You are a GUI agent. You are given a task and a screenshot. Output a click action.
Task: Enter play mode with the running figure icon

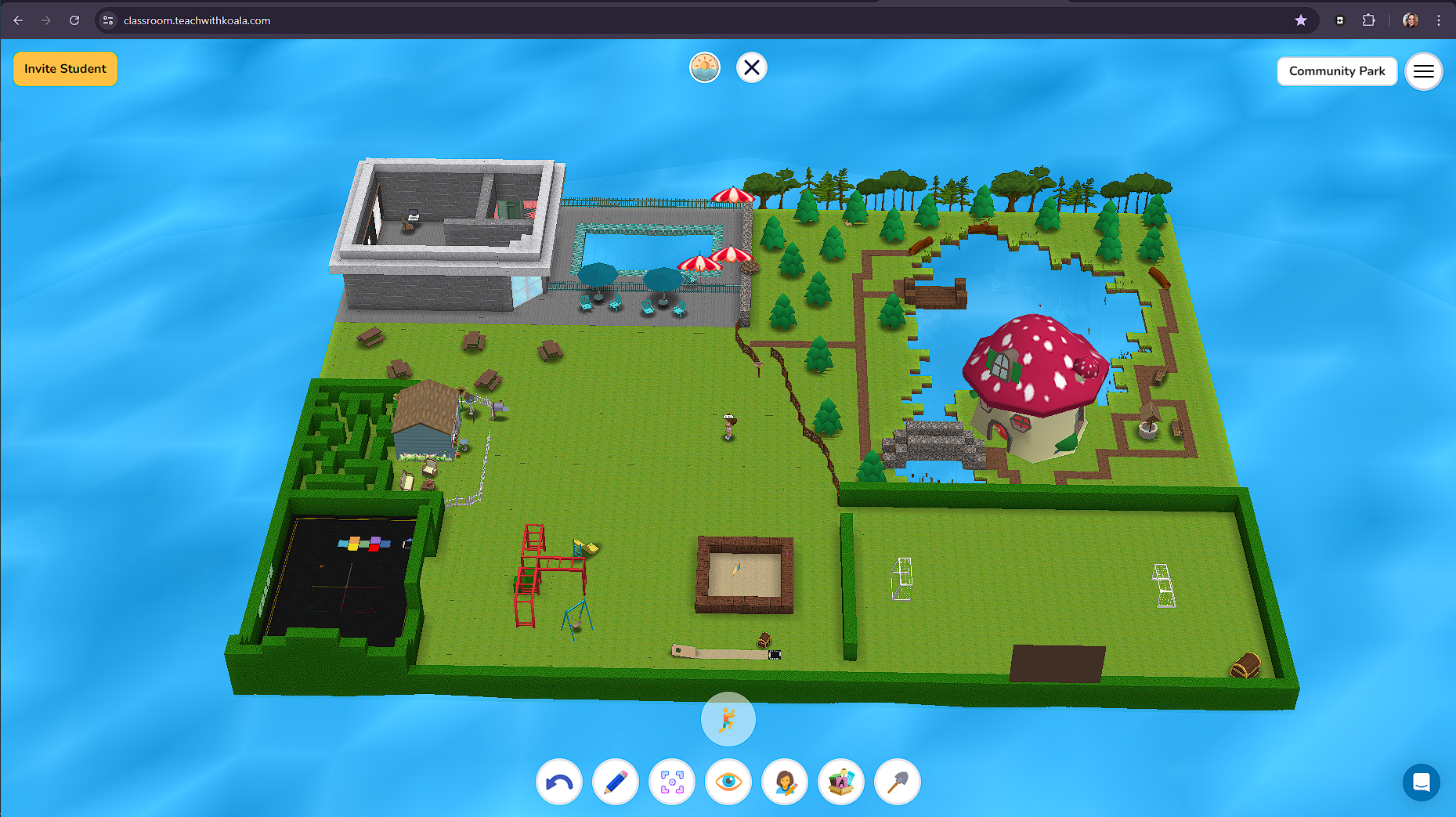(x=728, y=719)
